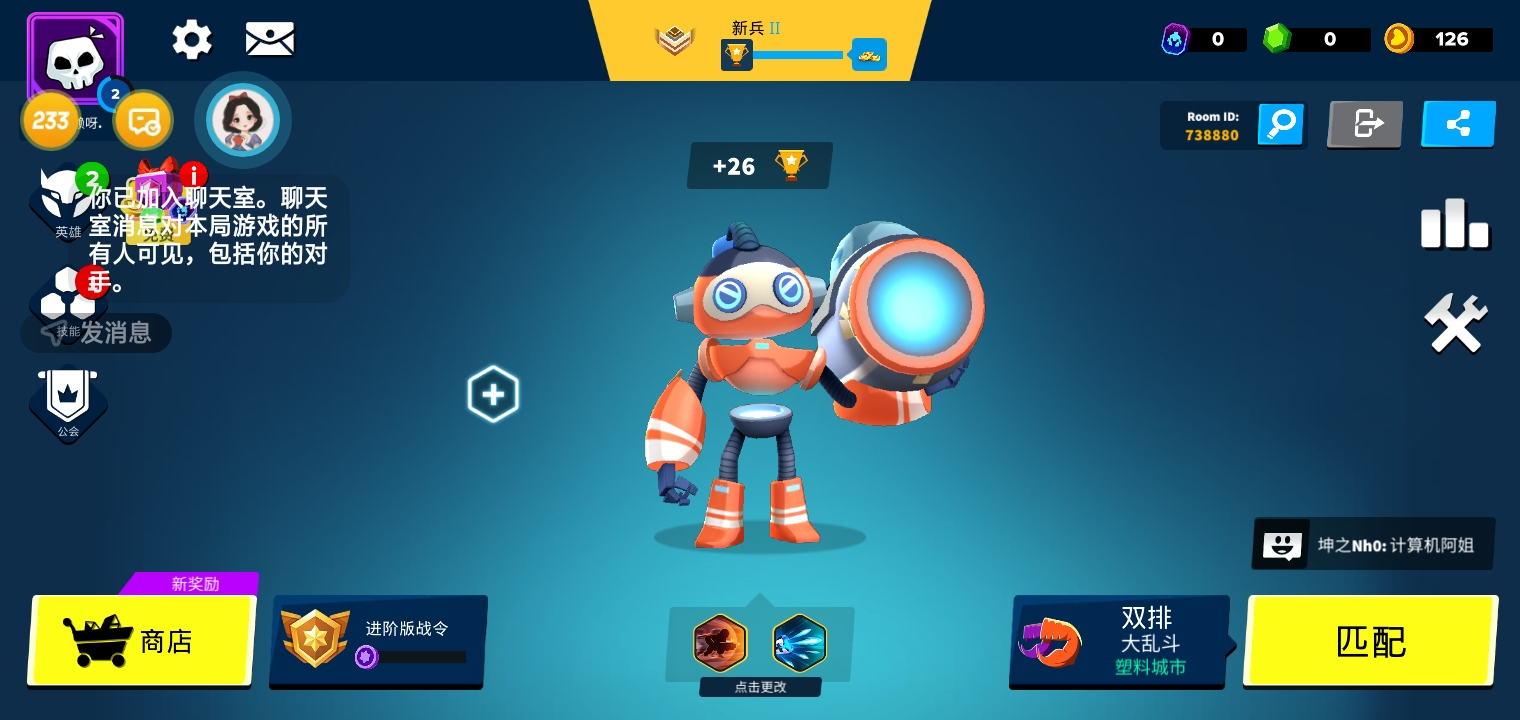
Task: Open the 新兵 II rank progress banner
Action: tap(760, 42)
